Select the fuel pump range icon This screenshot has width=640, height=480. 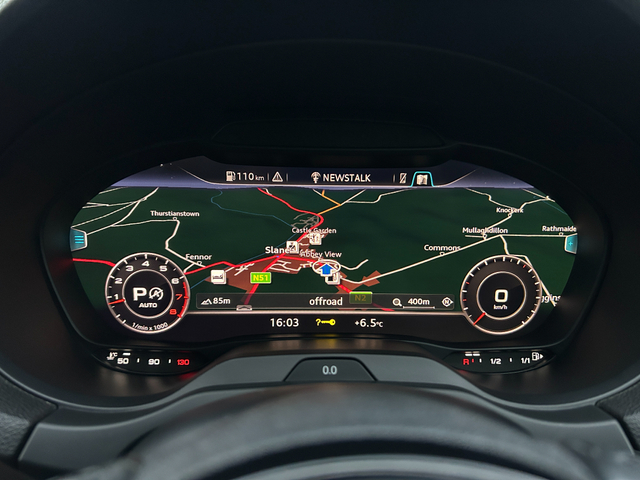(230, 177)
